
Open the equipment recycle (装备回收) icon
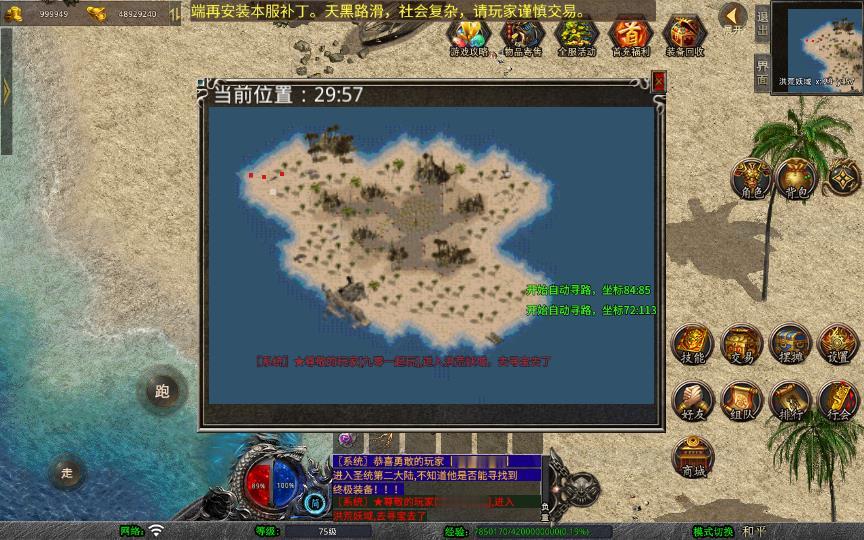(685, 36)
